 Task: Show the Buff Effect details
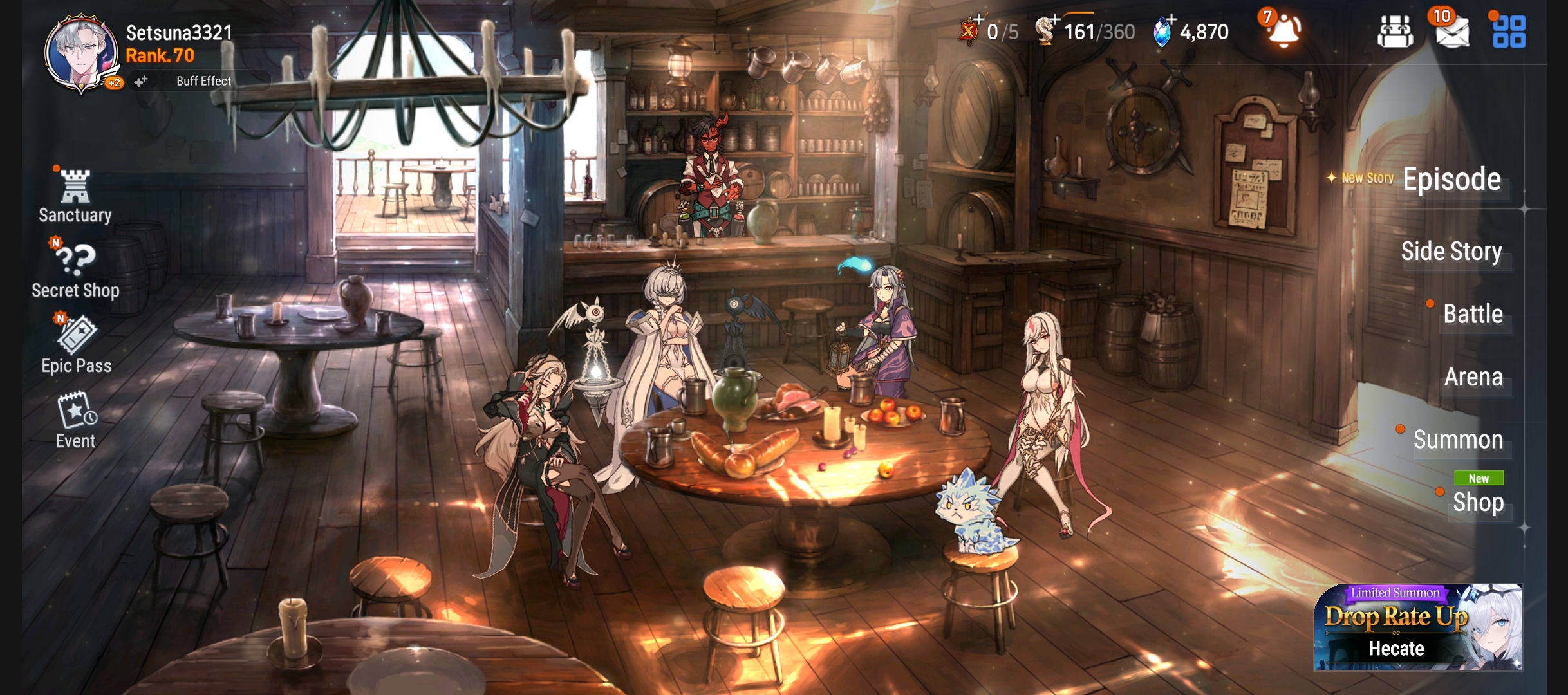(203, 81)
